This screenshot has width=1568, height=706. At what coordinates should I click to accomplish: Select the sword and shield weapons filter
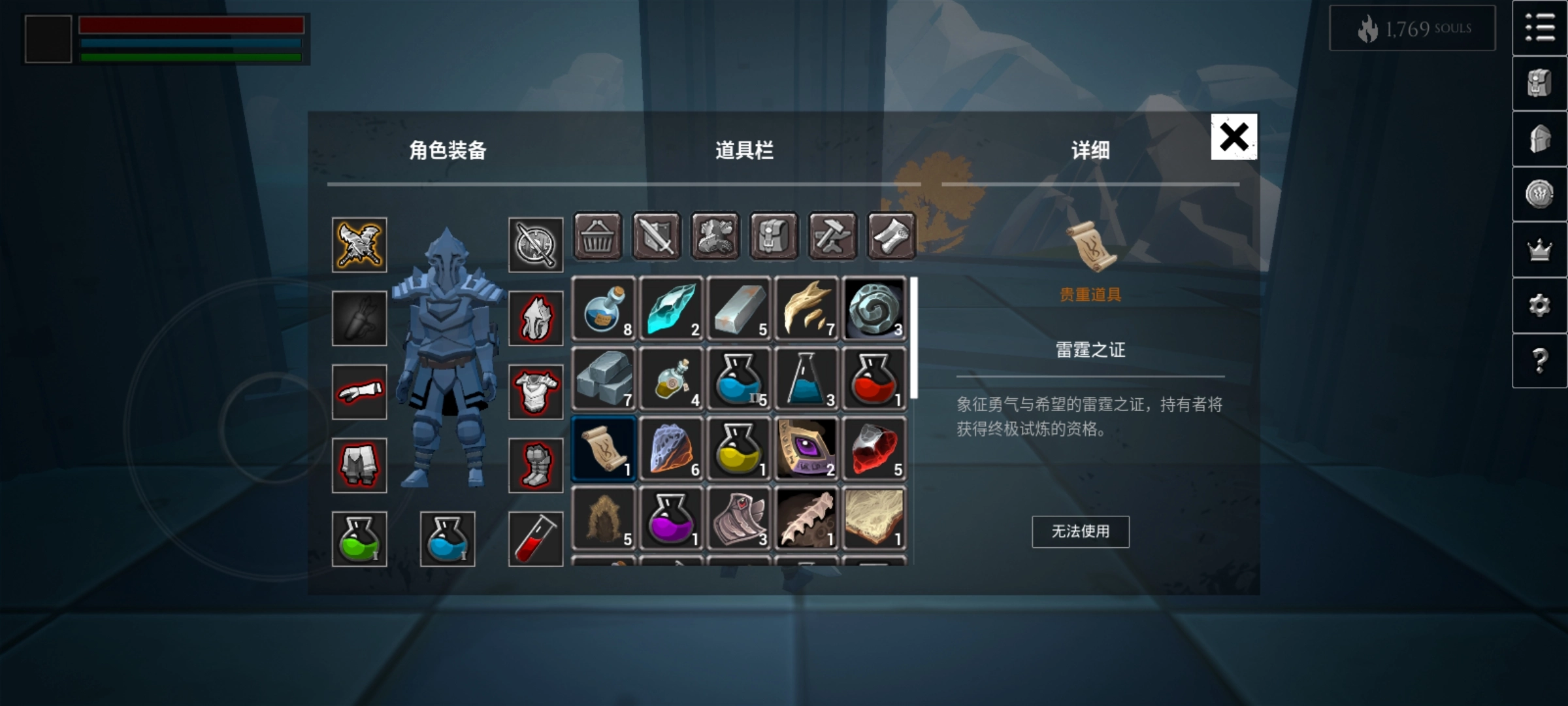tap(657, 237)
